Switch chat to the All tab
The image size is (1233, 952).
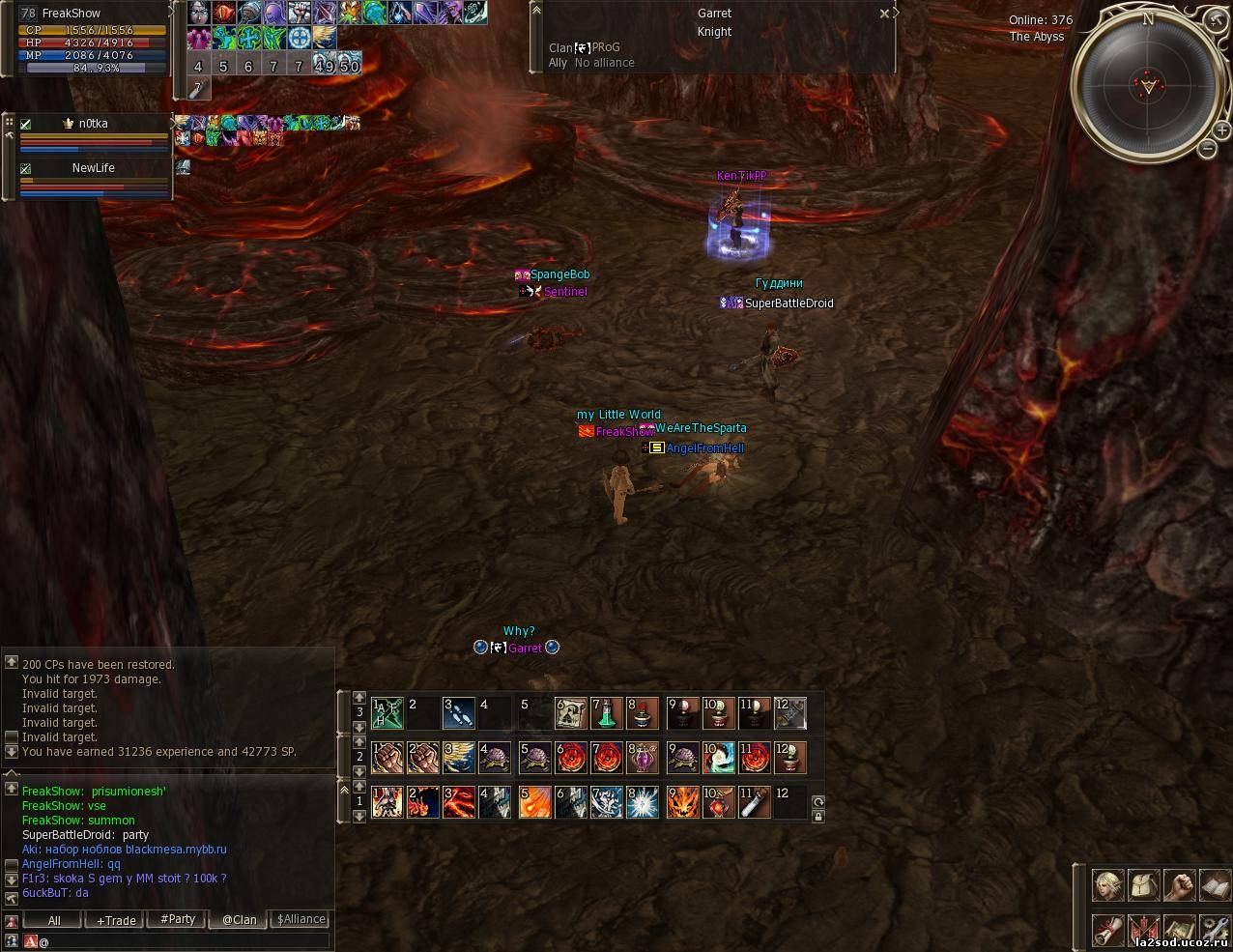[x=54, y=920]
